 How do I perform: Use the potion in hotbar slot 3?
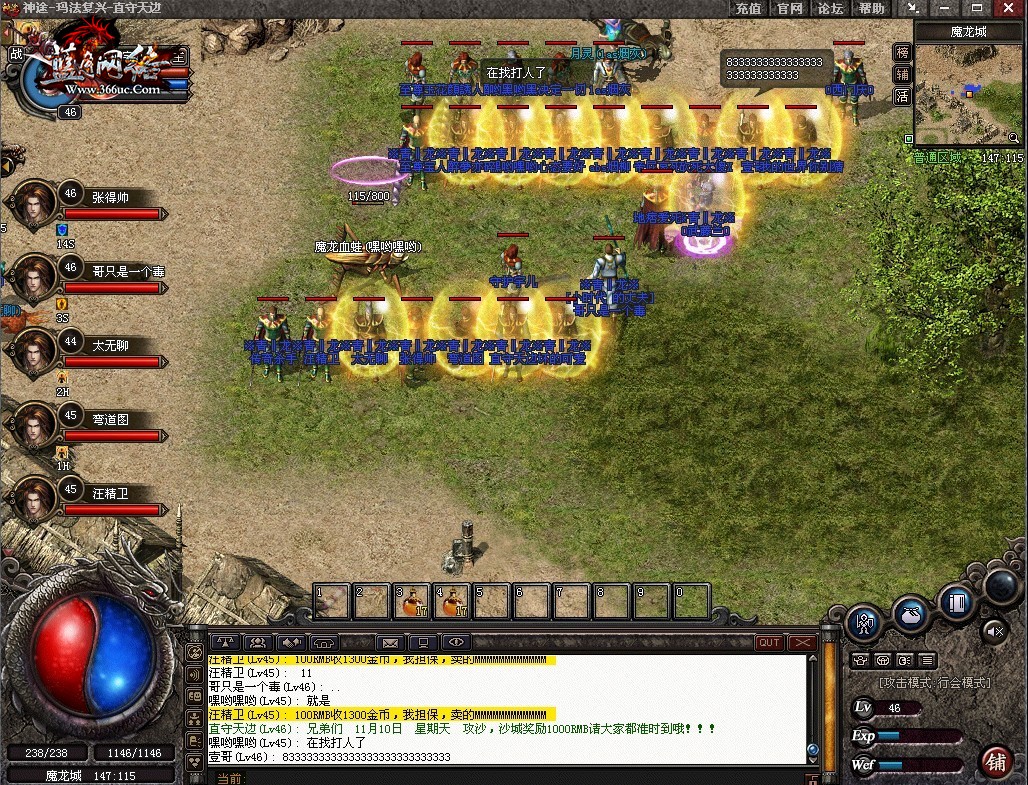[x=412, y=601]
